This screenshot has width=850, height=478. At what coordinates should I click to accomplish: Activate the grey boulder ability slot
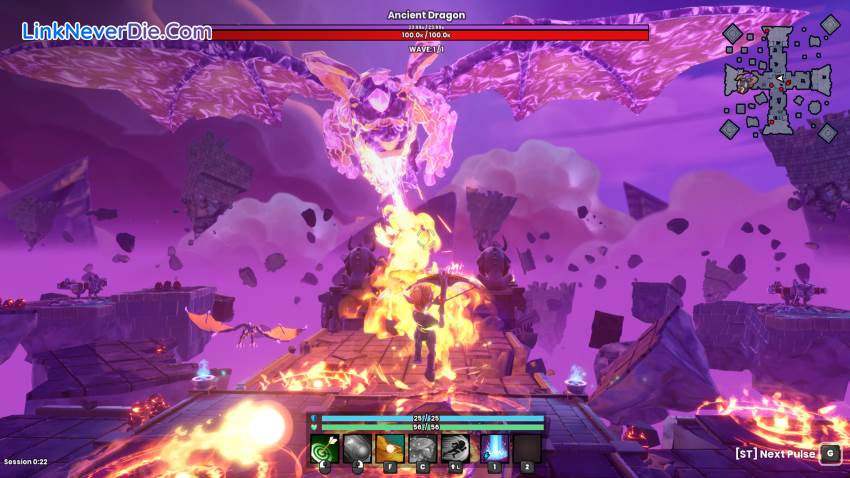click(358, 449)
